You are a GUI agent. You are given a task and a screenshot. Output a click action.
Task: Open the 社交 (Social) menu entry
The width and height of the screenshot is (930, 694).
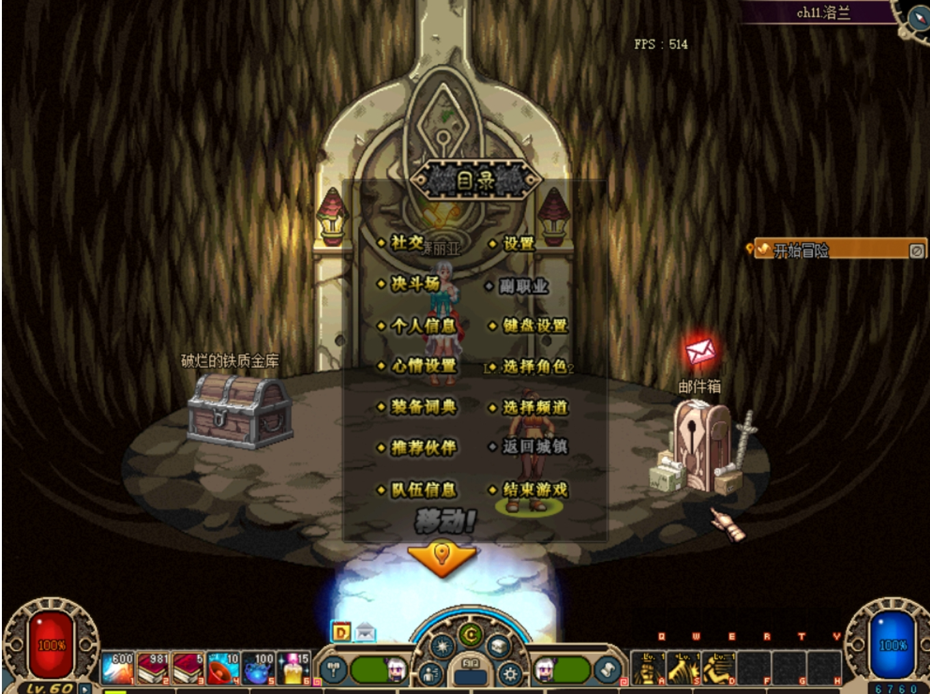[x=407, y=243]
